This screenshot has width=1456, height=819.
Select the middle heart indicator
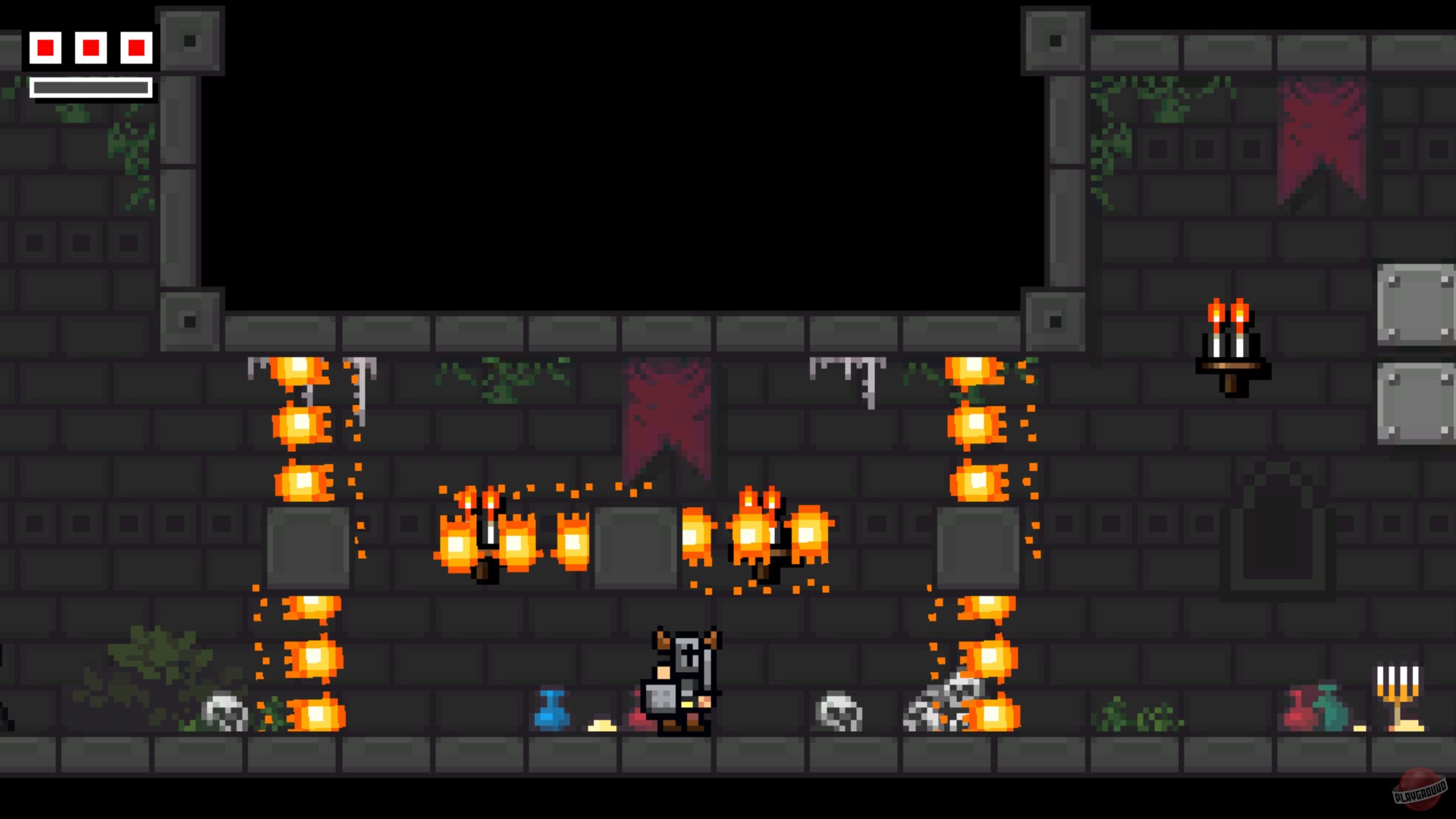91,48
